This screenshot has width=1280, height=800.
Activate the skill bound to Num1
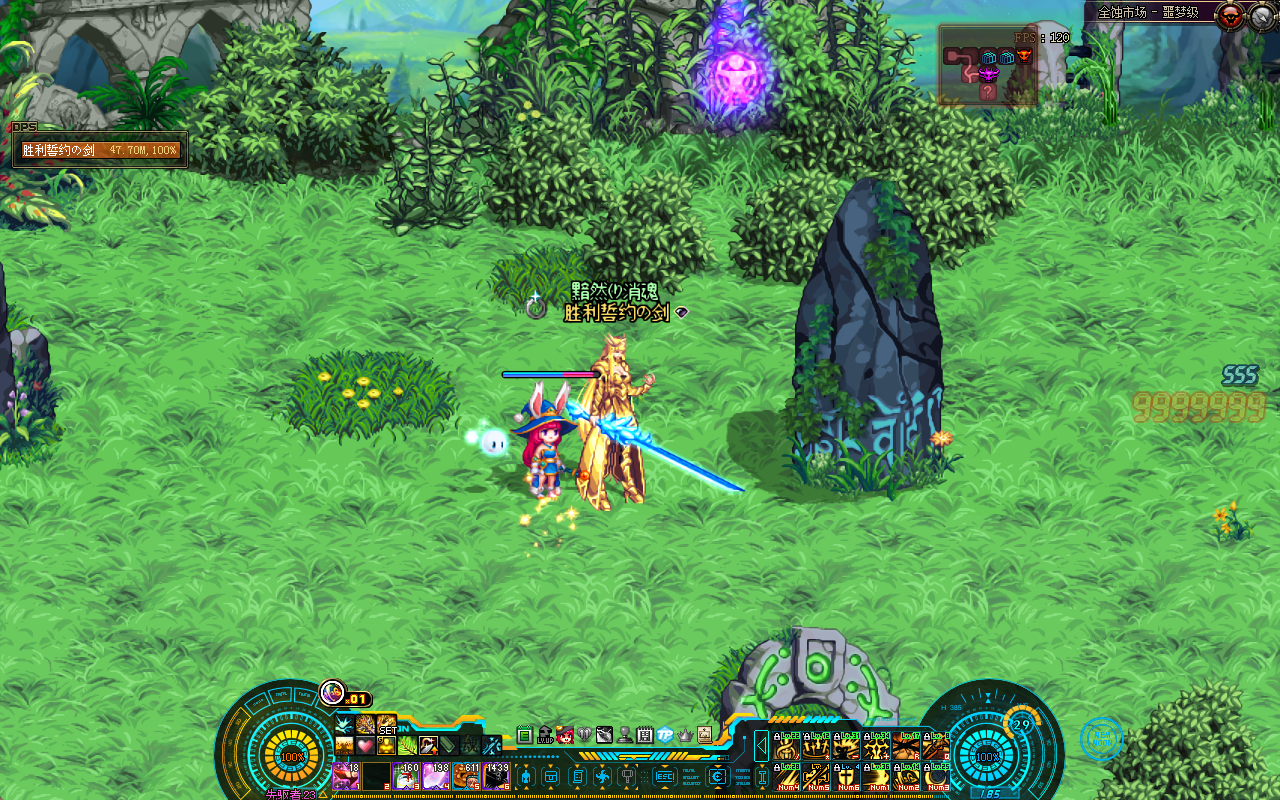(x=878, y=776)
